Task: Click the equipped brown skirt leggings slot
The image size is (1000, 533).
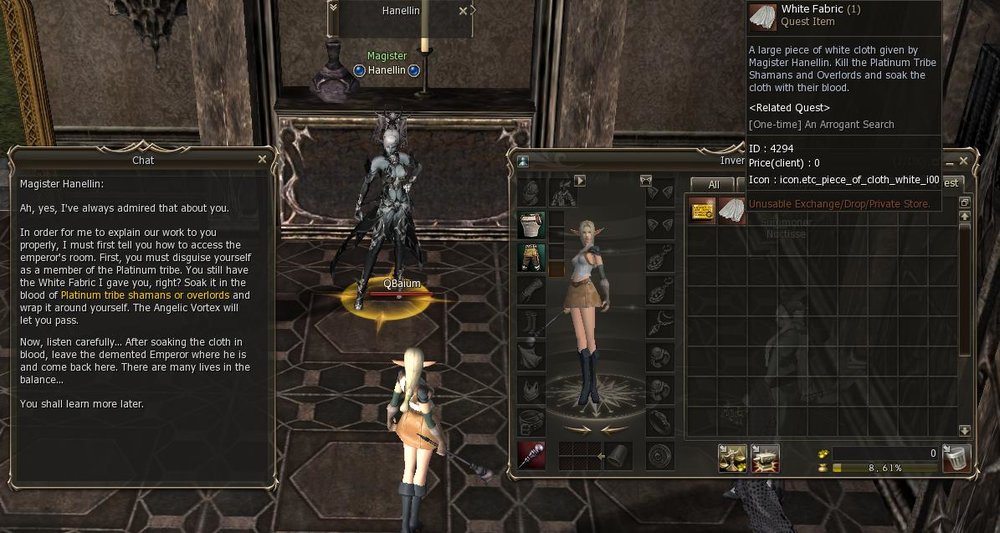Action: (x=530, y=257)
